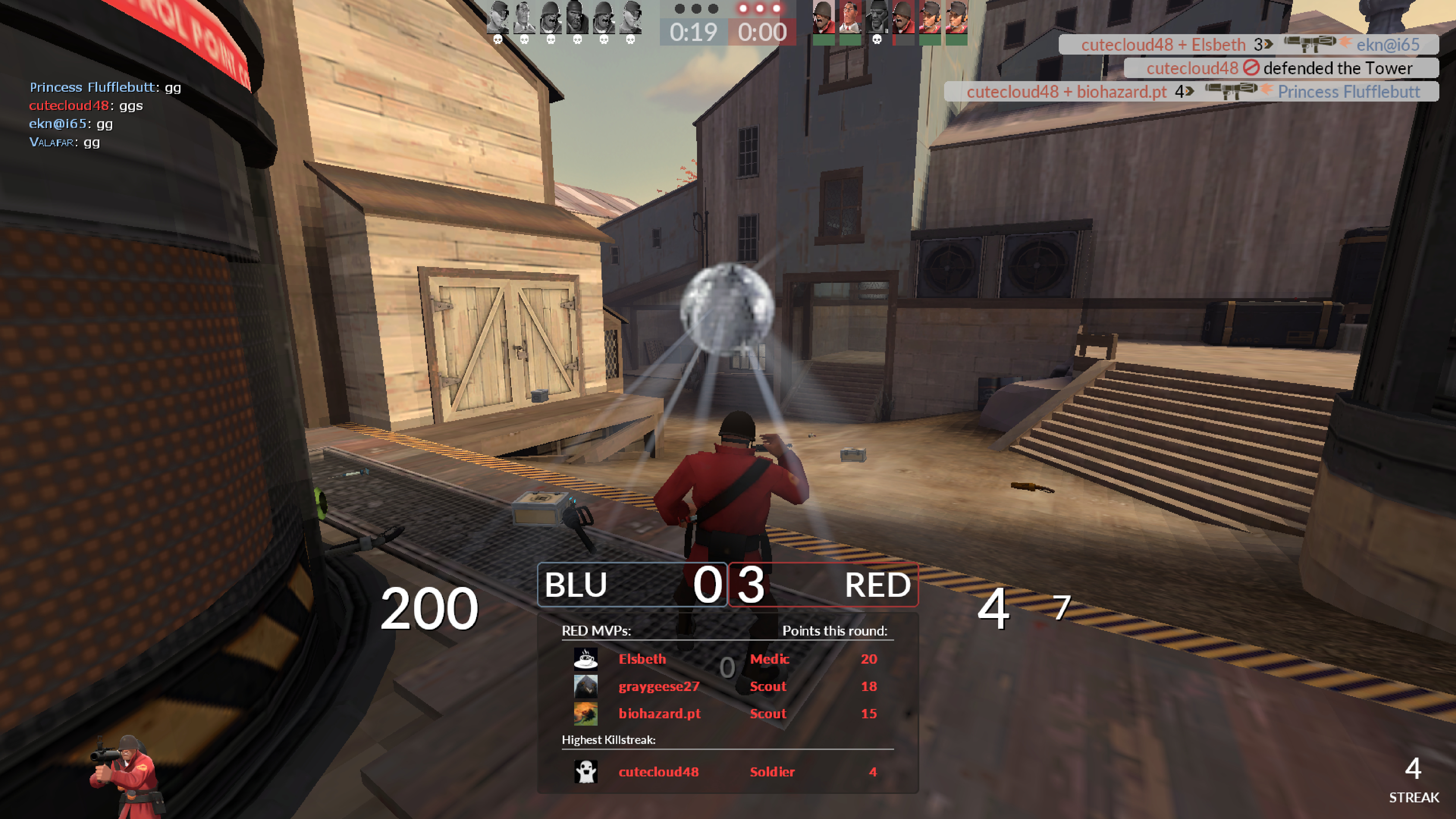The height and width of the screenshot is (819, 1456).
Task: Open Elsbeth's coffee cup avatar
Action: pyautogui.click(x=586, y=659)
